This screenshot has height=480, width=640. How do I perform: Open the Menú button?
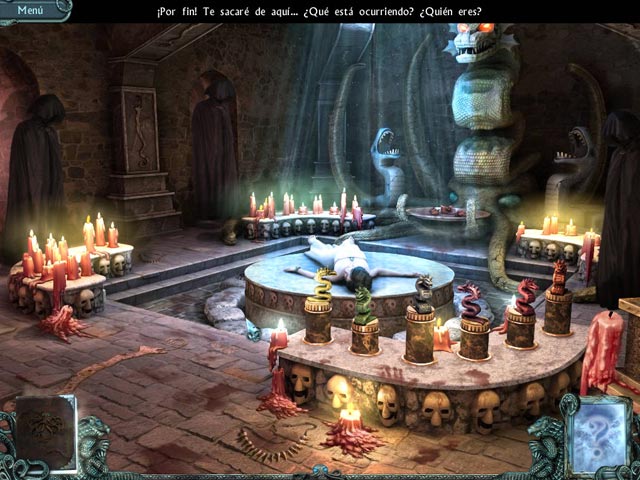click(31, 10)
